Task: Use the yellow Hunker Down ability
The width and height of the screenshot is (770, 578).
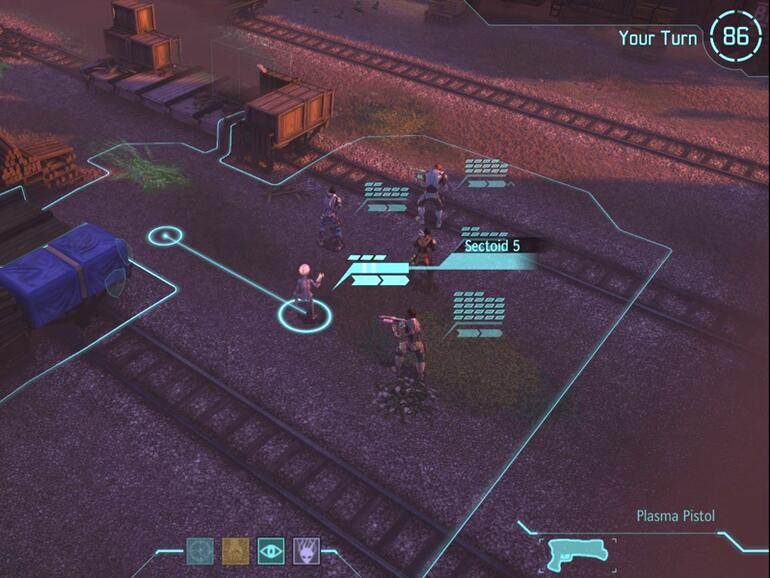Action: [x=235, y=551]
